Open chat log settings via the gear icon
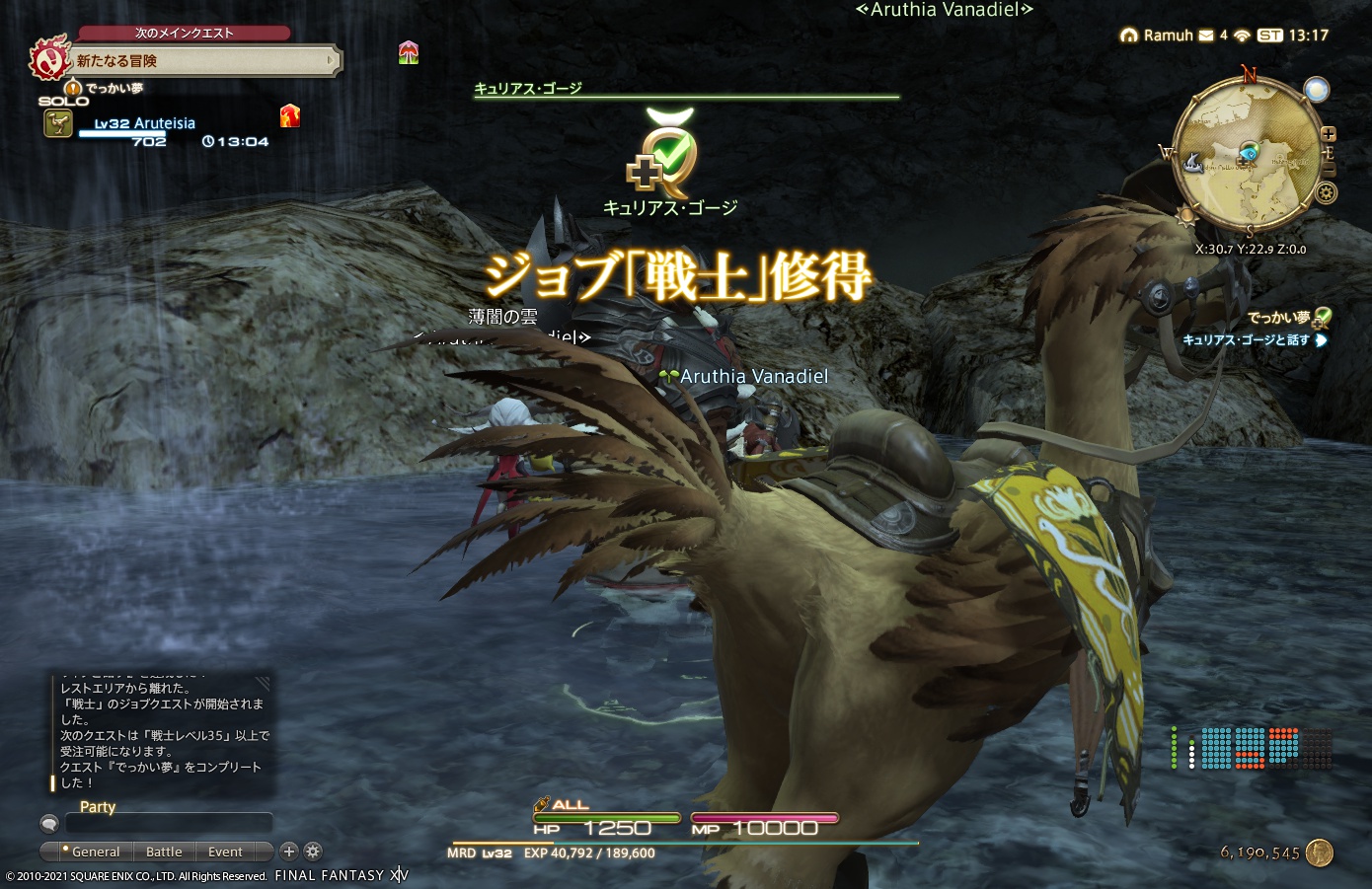 313,852
